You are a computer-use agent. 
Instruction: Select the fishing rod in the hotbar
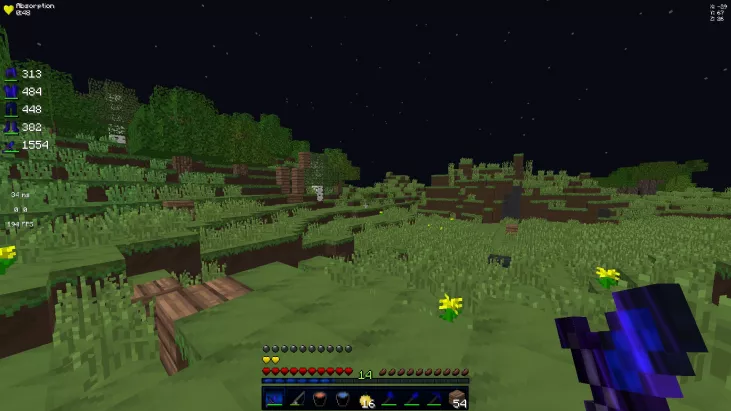tap(297, 399)
